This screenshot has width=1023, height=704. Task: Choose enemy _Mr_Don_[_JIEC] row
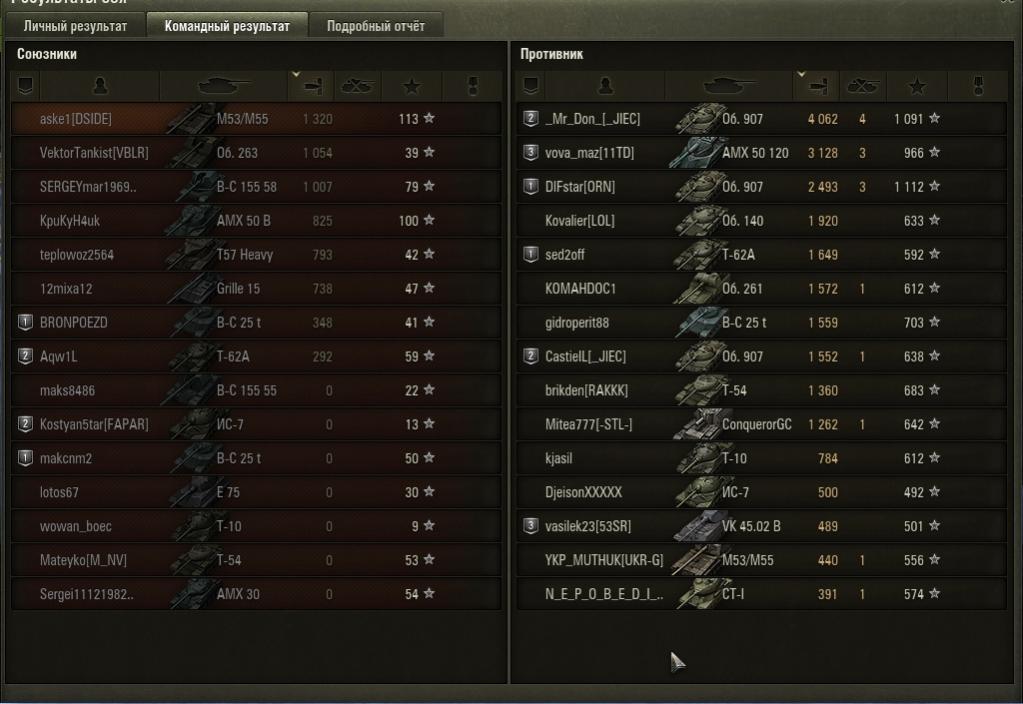pos(760,119)
